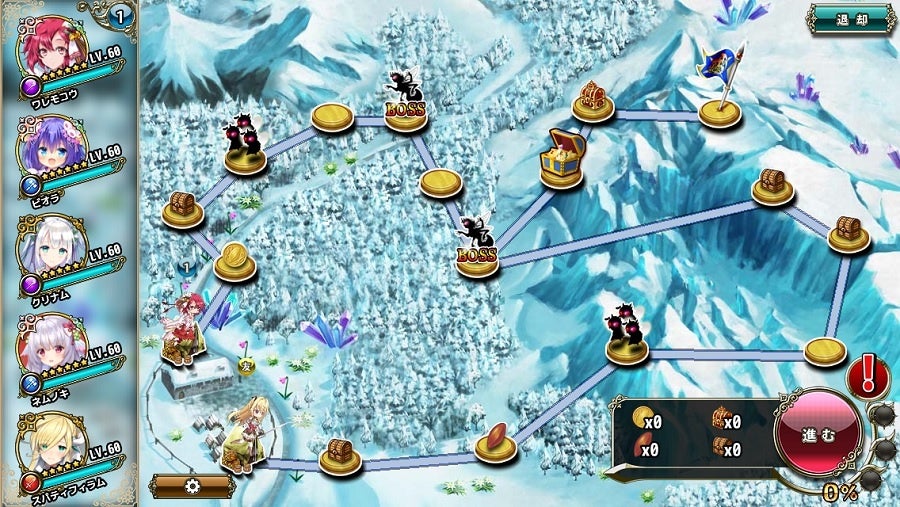Tap the red exclamation alert icon
Viewport: 900px width, 507px height.
(x=868, y=377)
